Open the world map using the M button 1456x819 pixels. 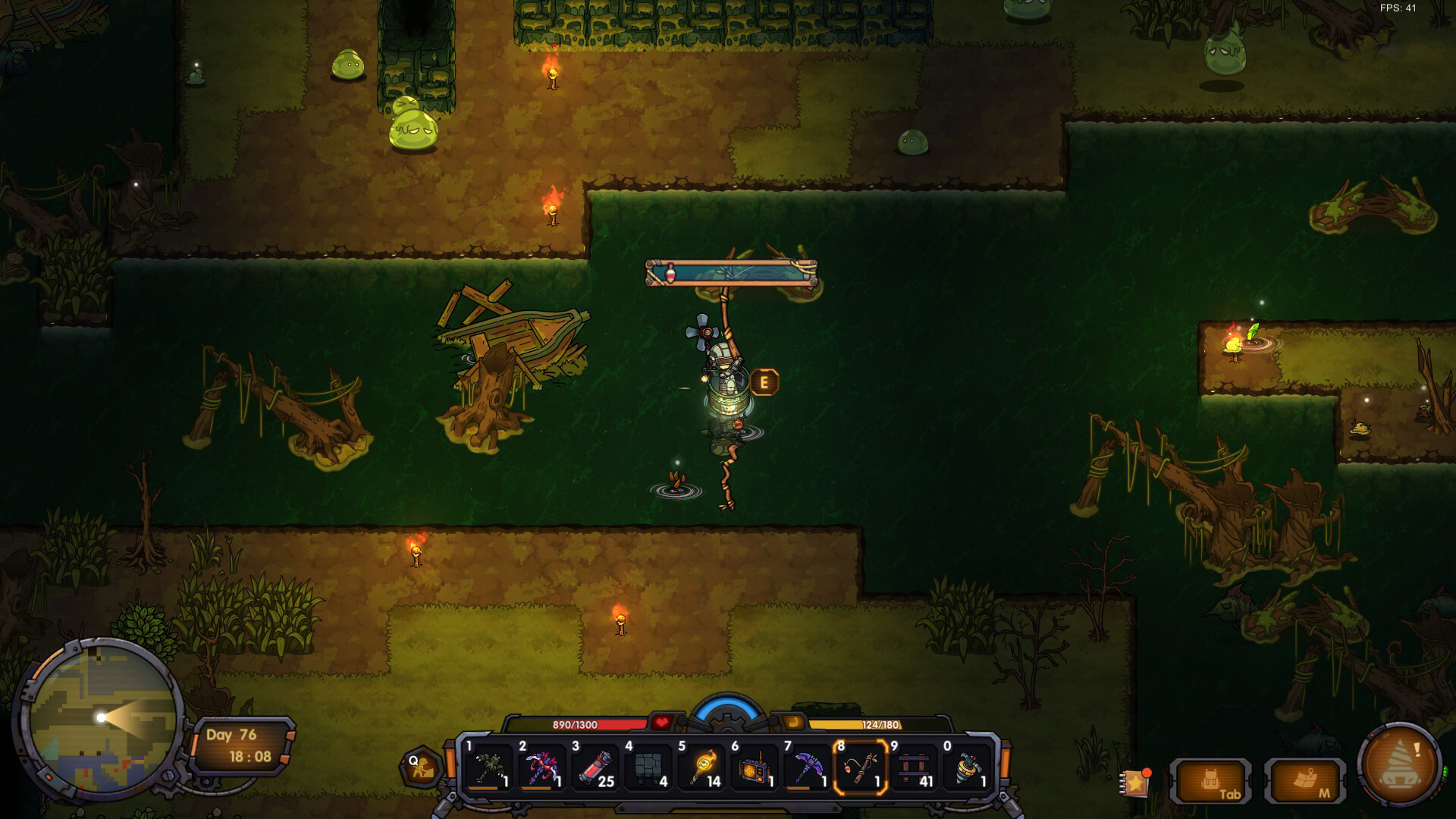point(1306,779)
